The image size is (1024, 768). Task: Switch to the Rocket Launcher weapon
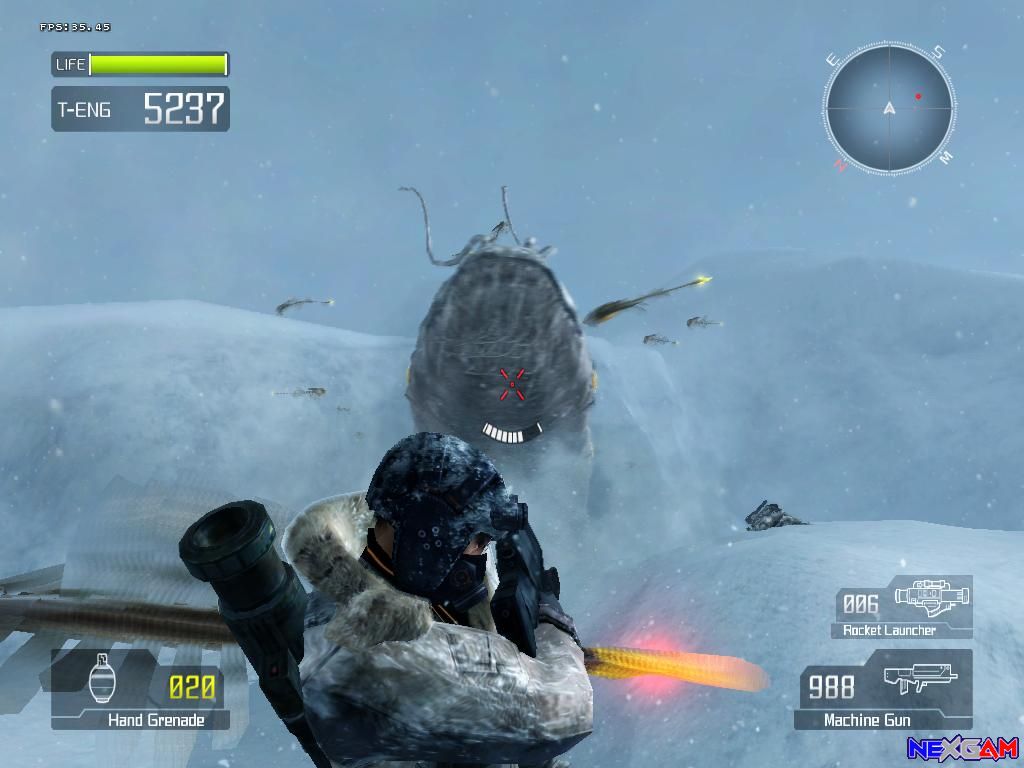[903, 607]
